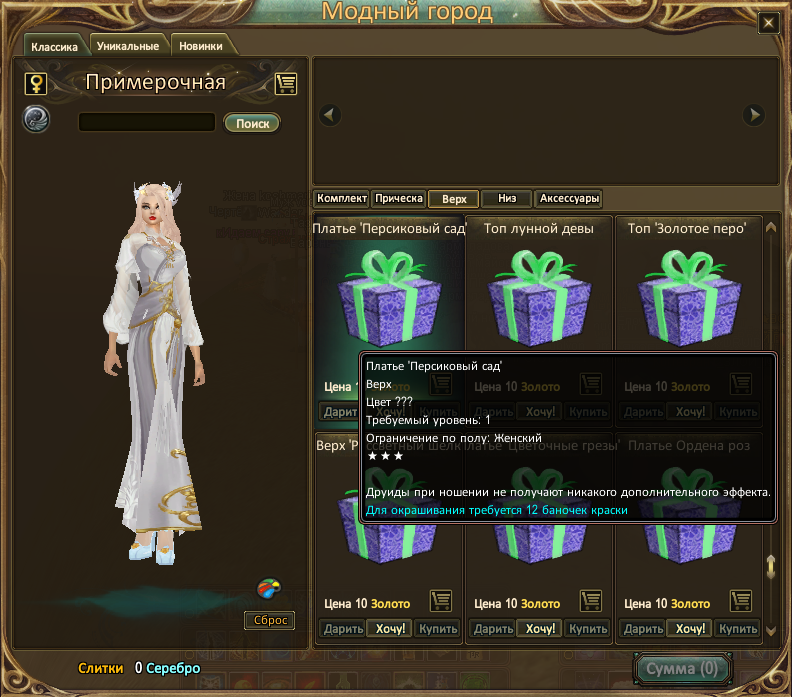Click the round swirl icon beside search
Image resolution: width=792 pixels, height=697 pixels.
(x=36, y=119)
